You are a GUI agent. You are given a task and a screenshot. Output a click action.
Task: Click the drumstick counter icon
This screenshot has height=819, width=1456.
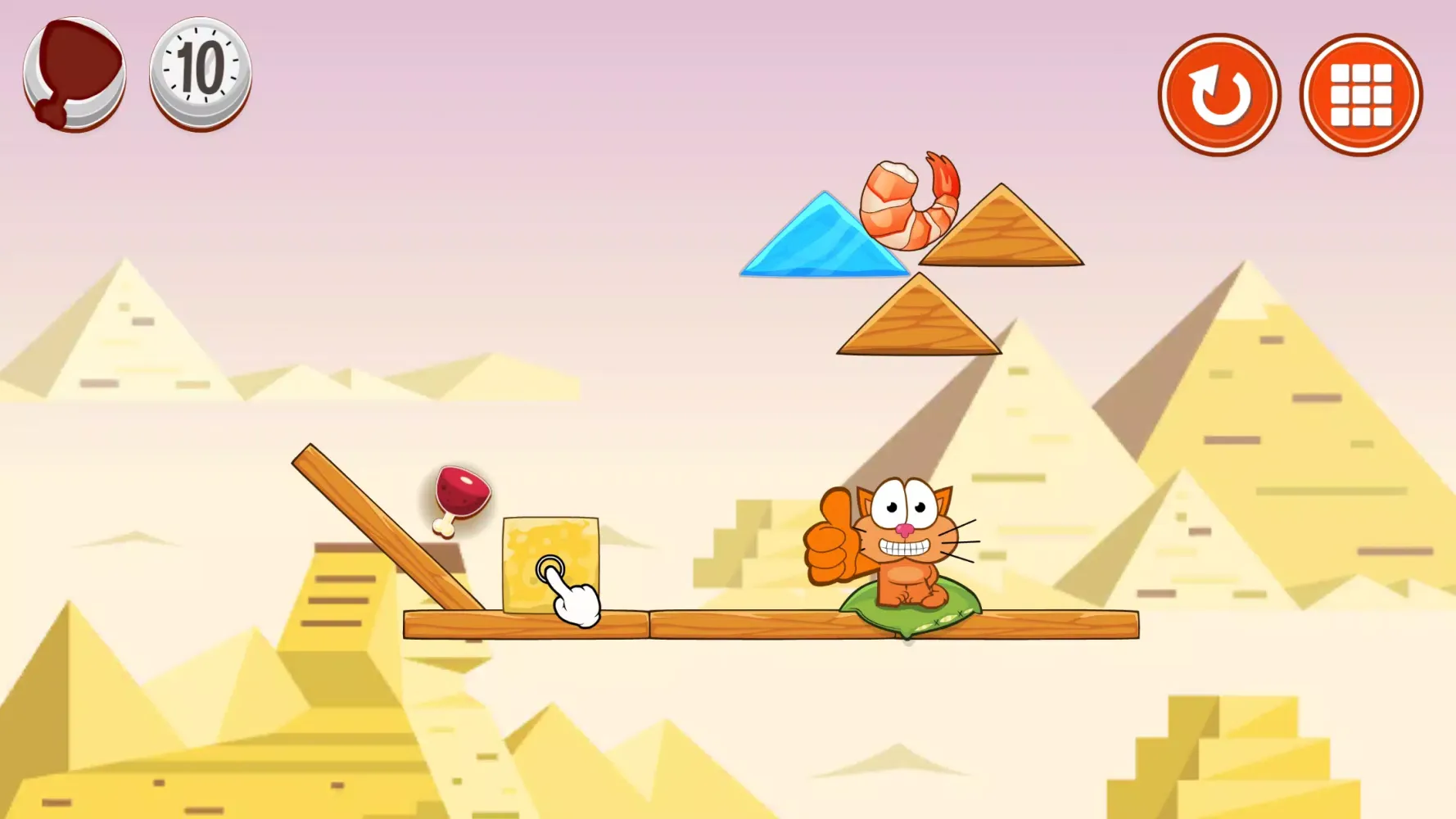pyautogui.click(x=75, y=74)
